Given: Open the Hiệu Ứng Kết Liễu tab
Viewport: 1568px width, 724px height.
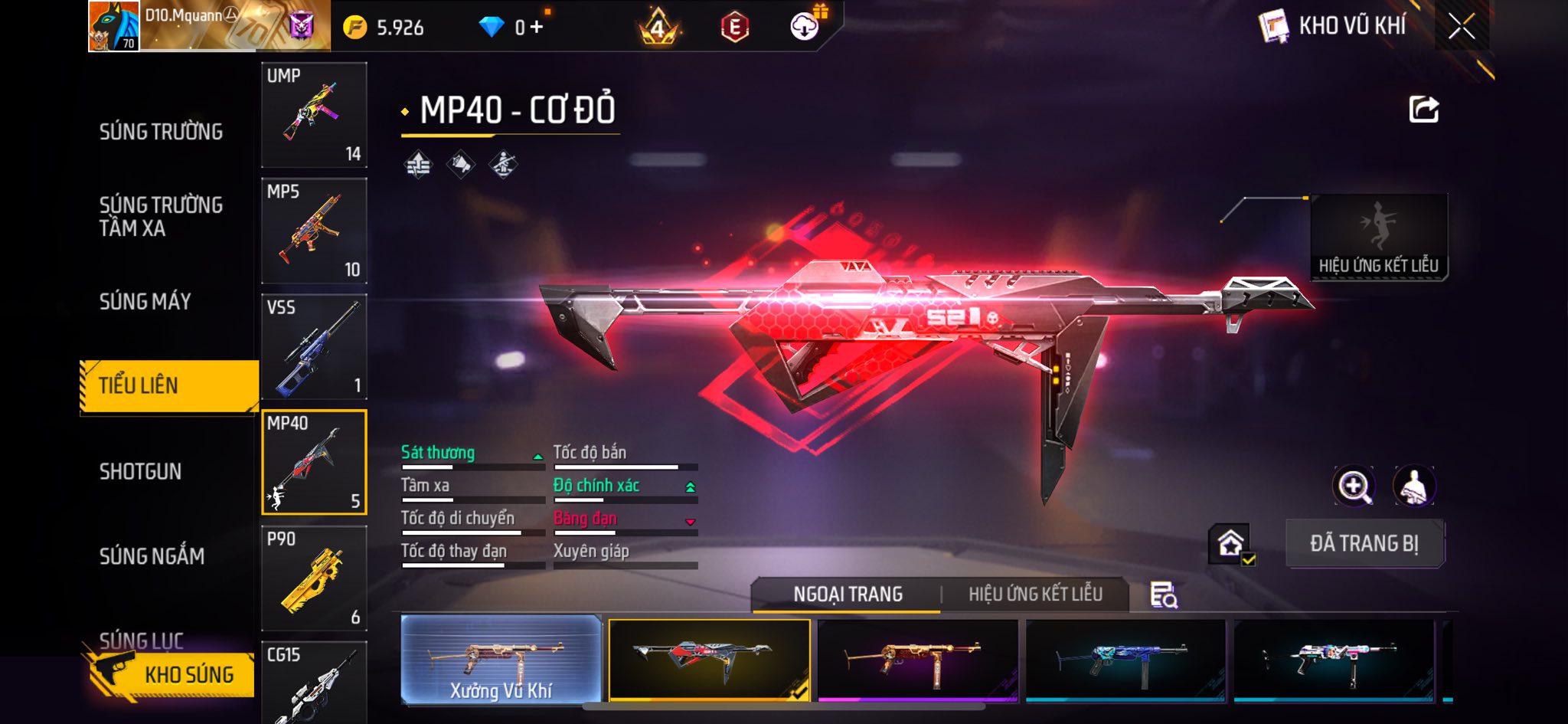Looking at the screenshot, I should coord(1035,595).
